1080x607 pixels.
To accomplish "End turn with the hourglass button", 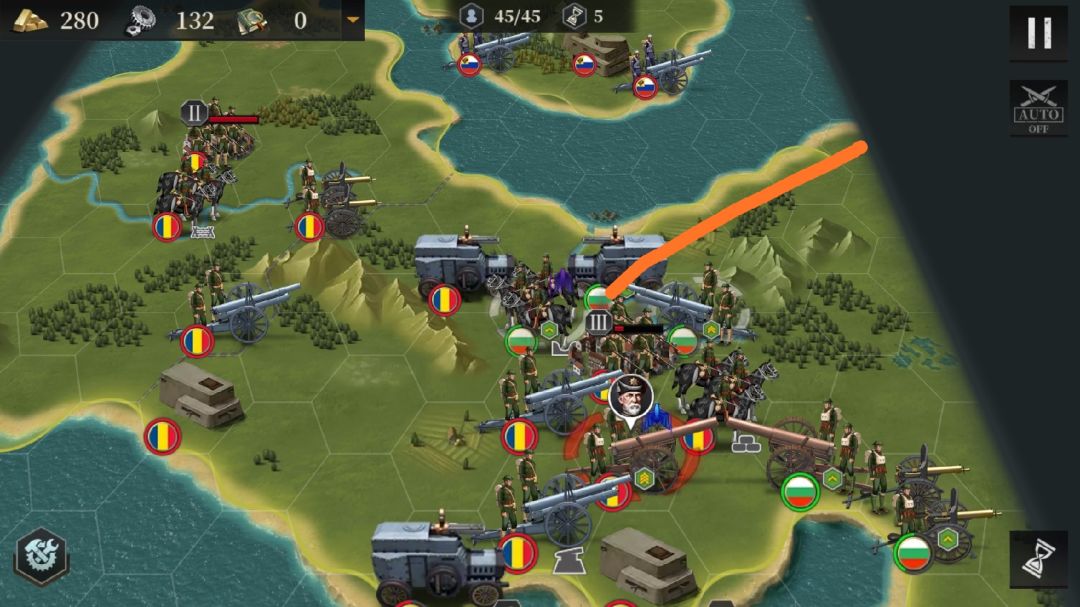I will pos(1038,558).
